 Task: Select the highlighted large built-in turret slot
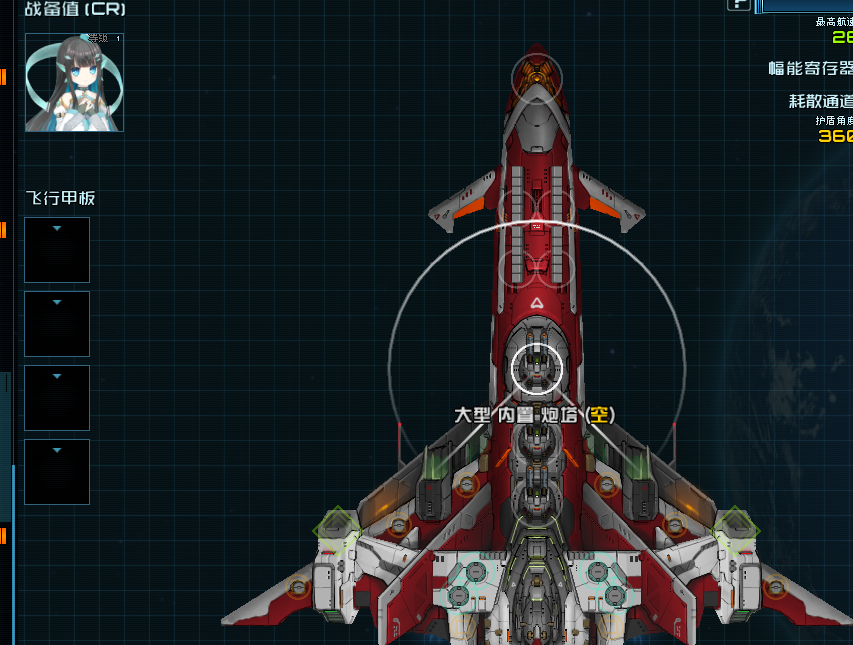[537, 367]
